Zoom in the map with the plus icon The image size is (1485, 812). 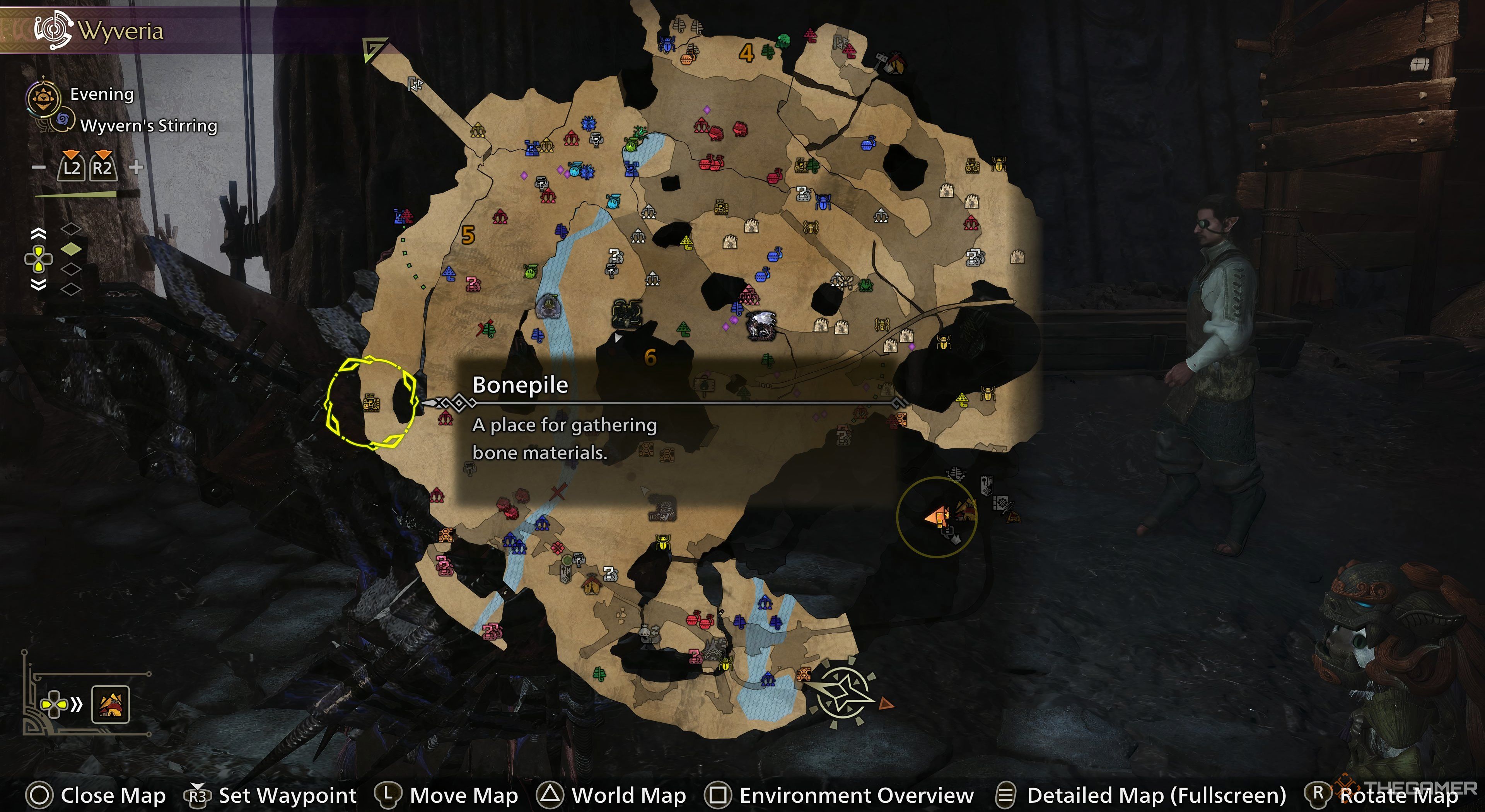136,168
